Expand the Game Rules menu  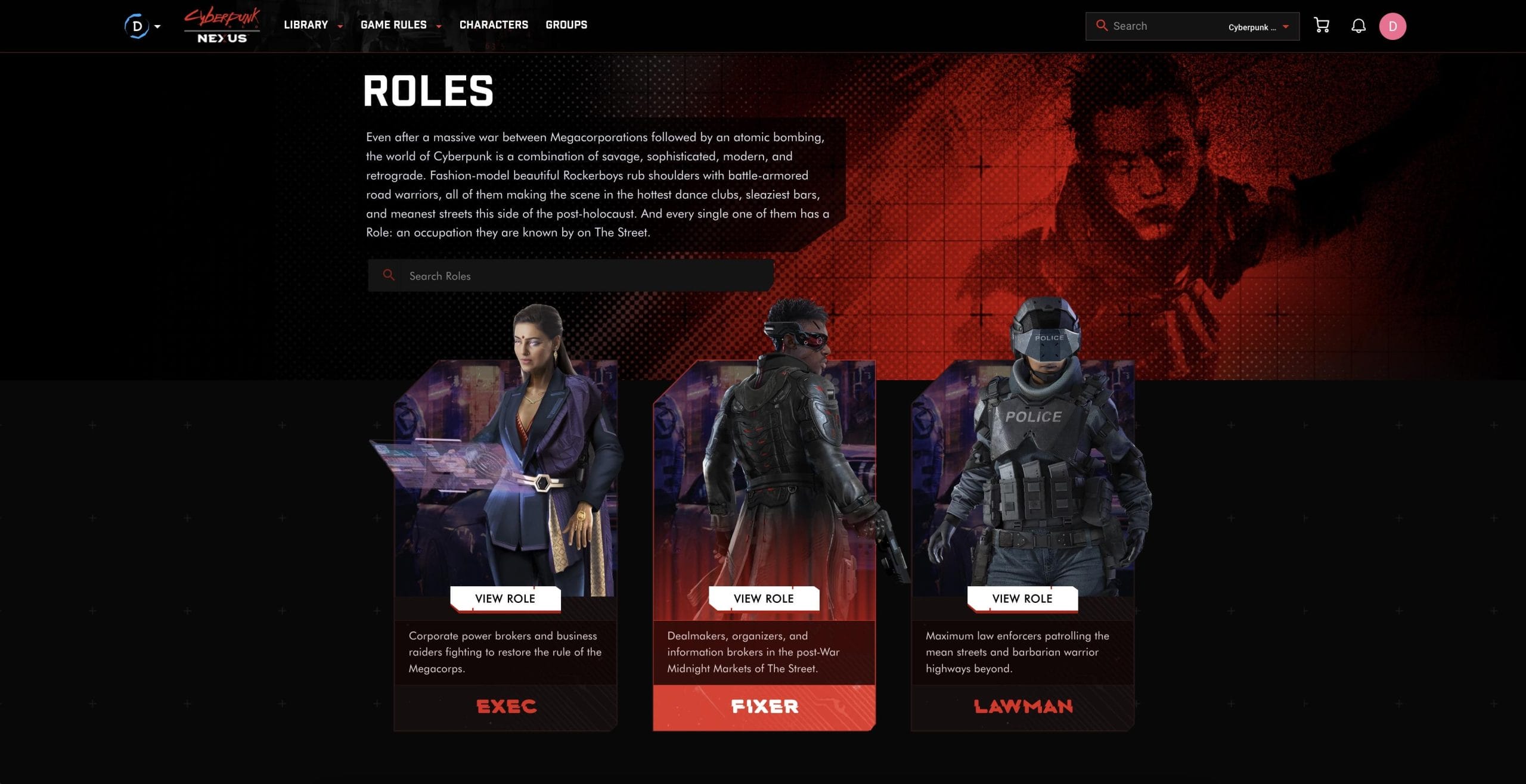(x=395, y=25)
